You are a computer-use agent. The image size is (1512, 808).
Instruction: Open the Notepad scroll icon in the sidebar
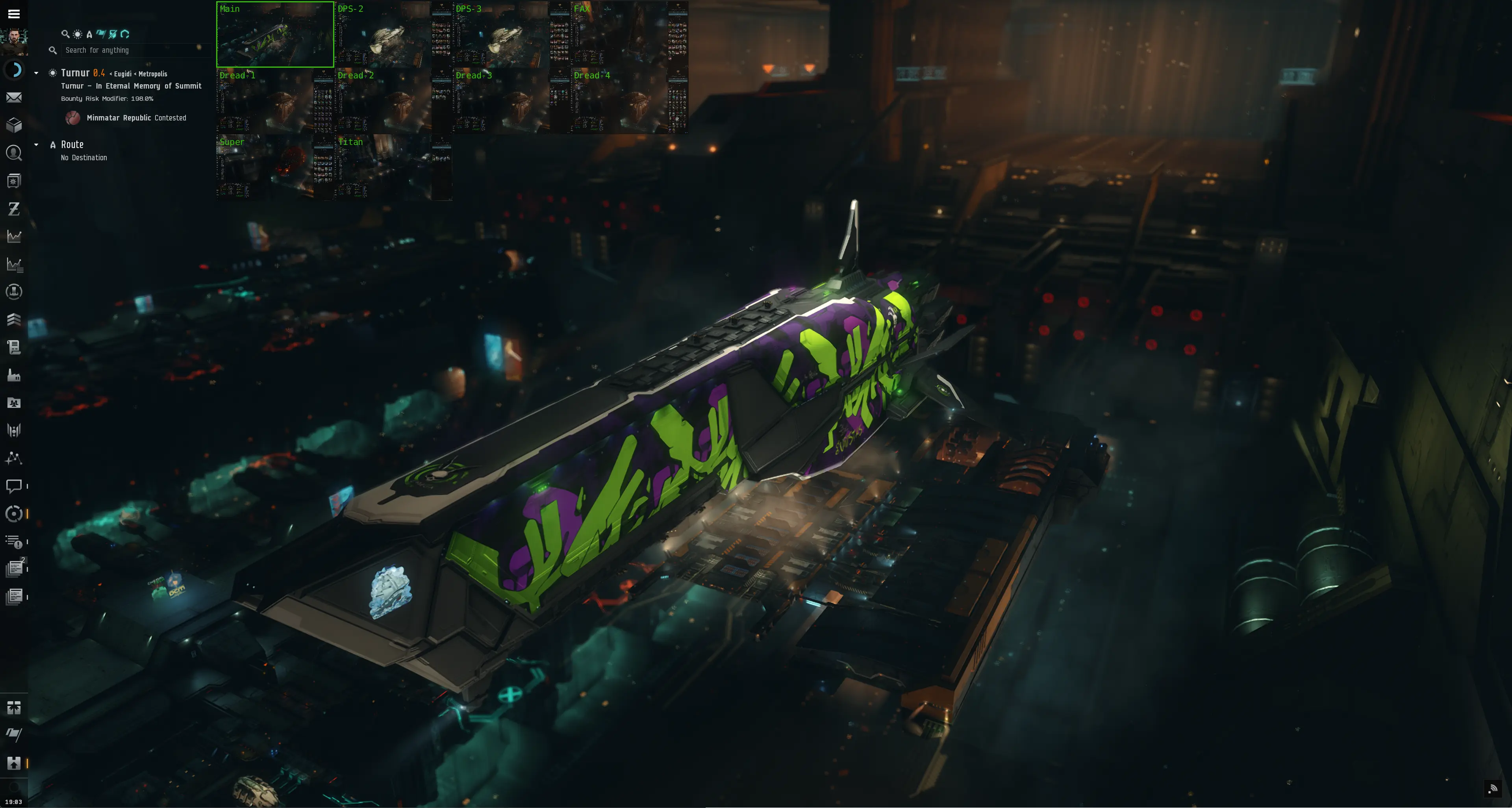(15, 347)
